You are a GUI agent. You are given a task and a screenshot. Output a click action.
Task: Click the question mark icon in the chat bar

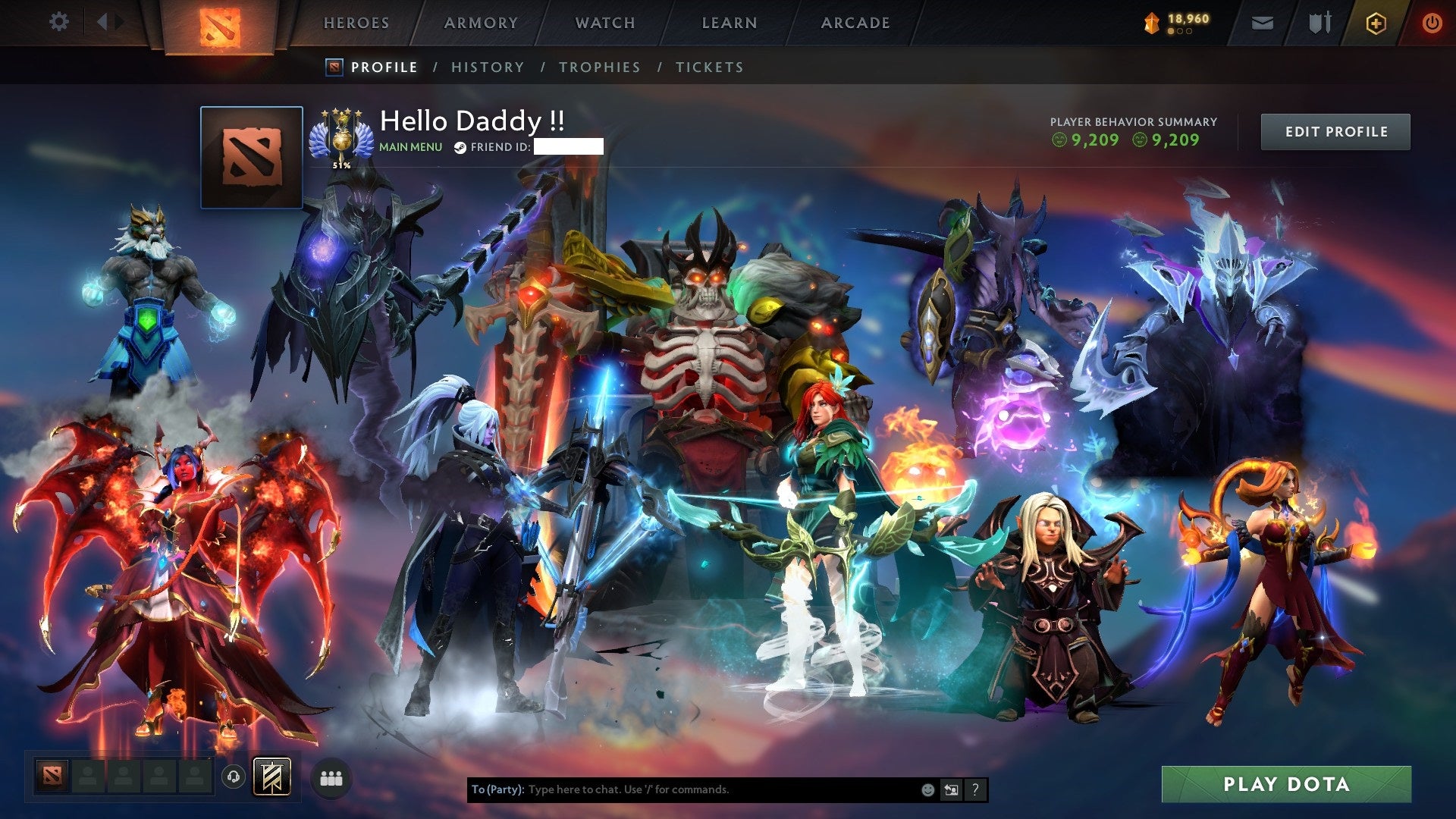[974, 789]
